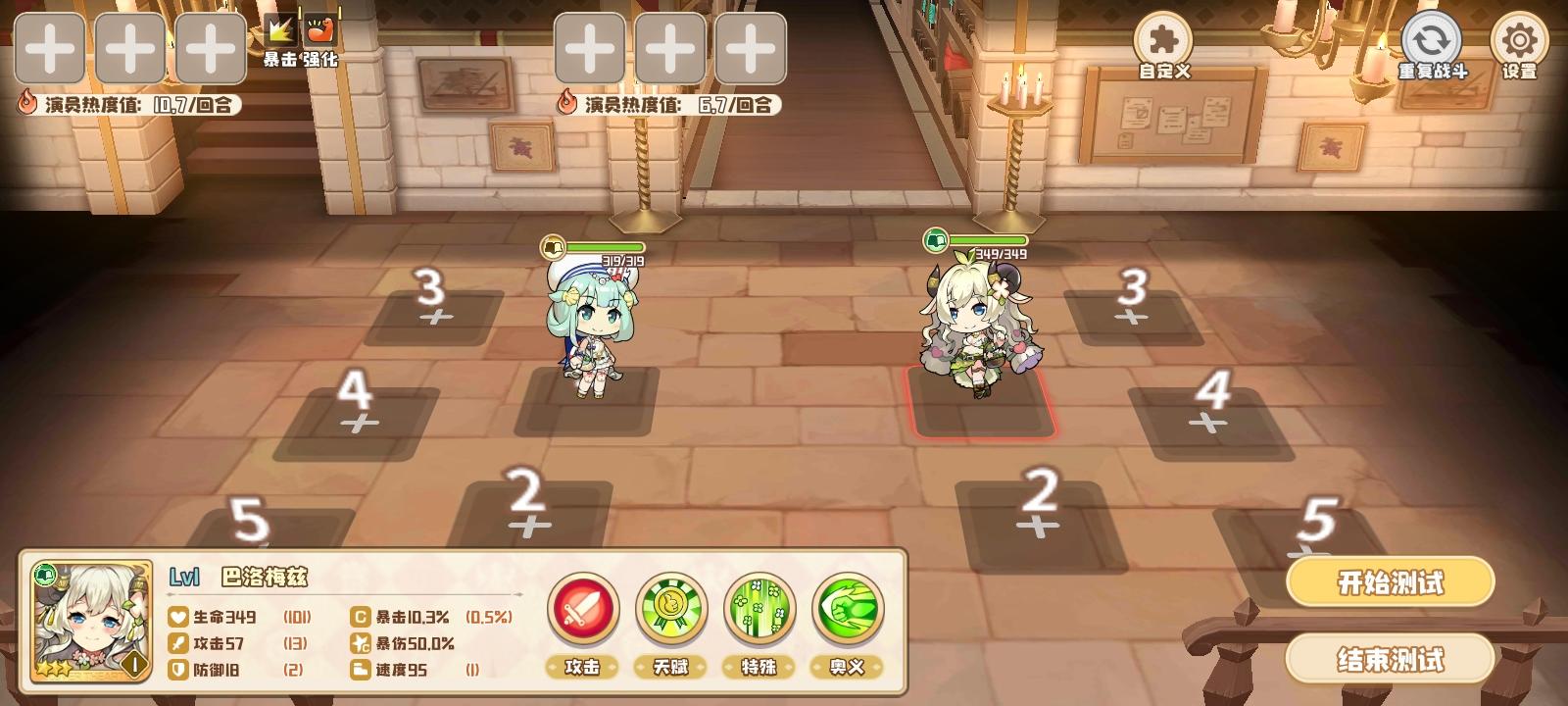View the 奥义 ultimate skill icon
1568x706 pixels.
point(849,610)
